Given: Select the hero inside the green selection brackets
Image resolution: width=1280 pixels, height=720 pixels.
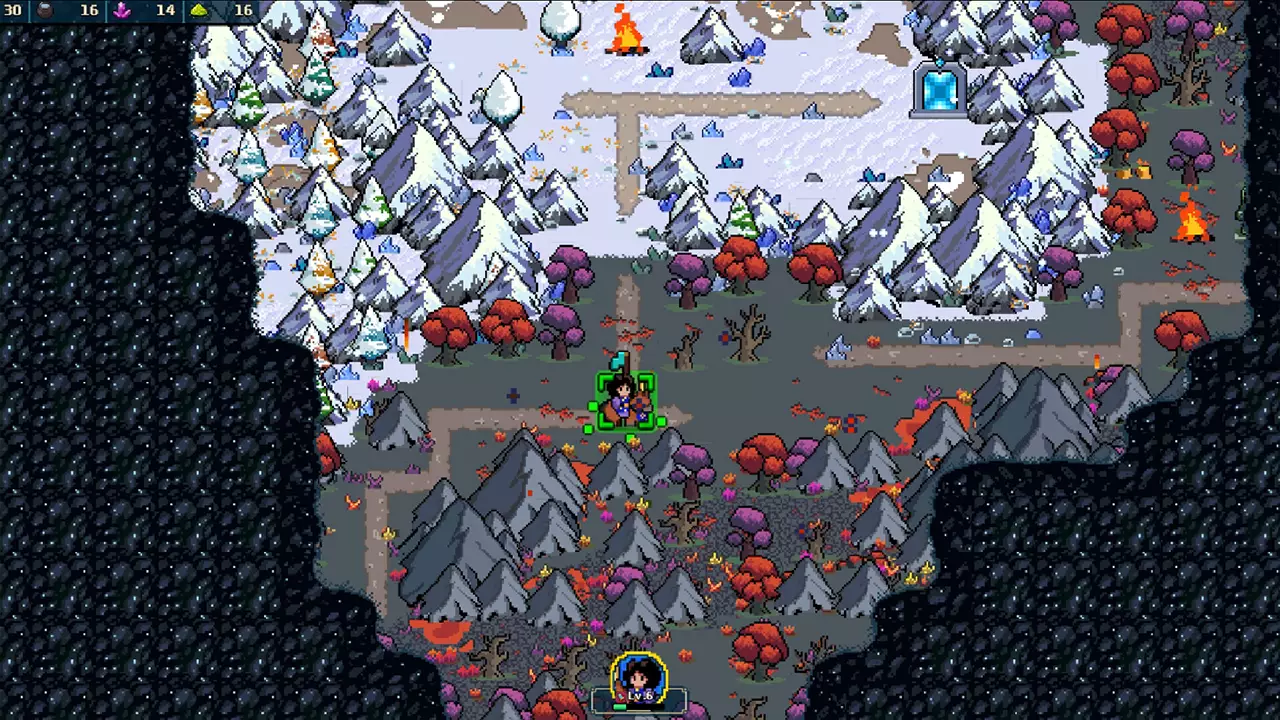Looking at the screenshot, I should pos(625,400).
